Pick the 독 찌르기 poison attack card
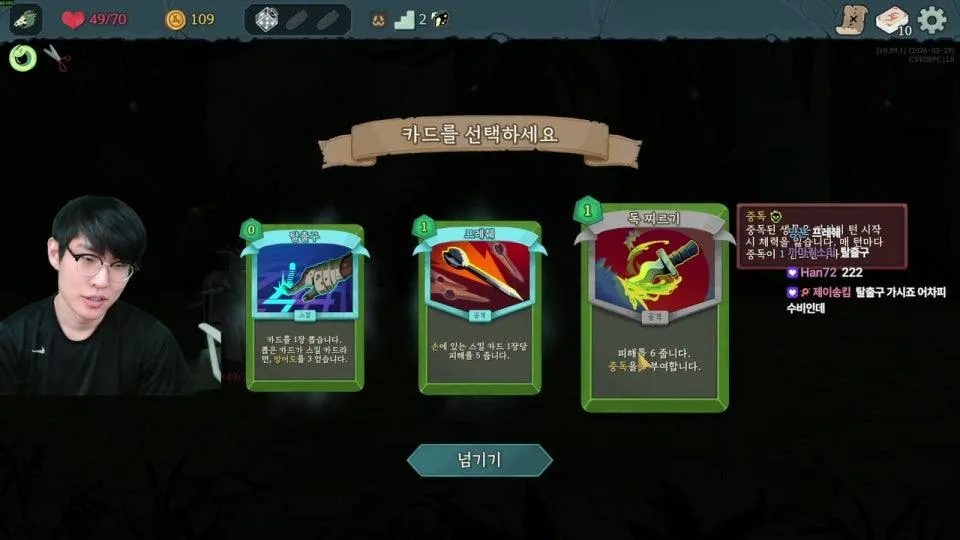The height and width of the screenshot is (540, 960). pos(655,308)
